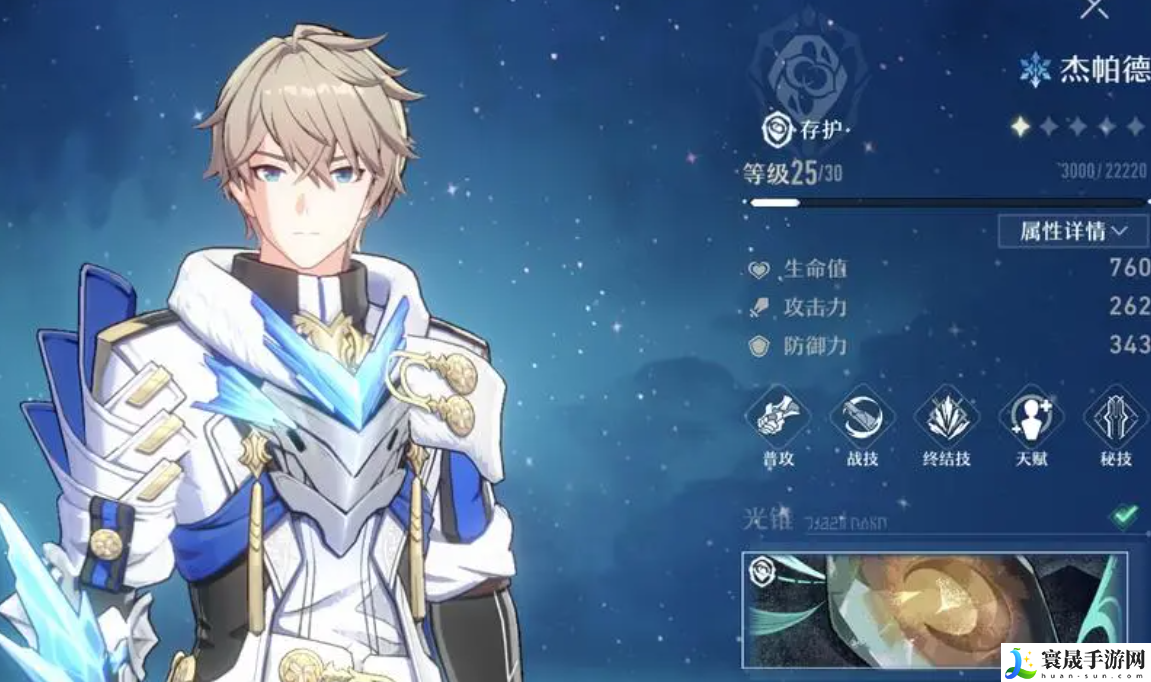Toggle the green checkmark by 光锥

coord(1125,516)
